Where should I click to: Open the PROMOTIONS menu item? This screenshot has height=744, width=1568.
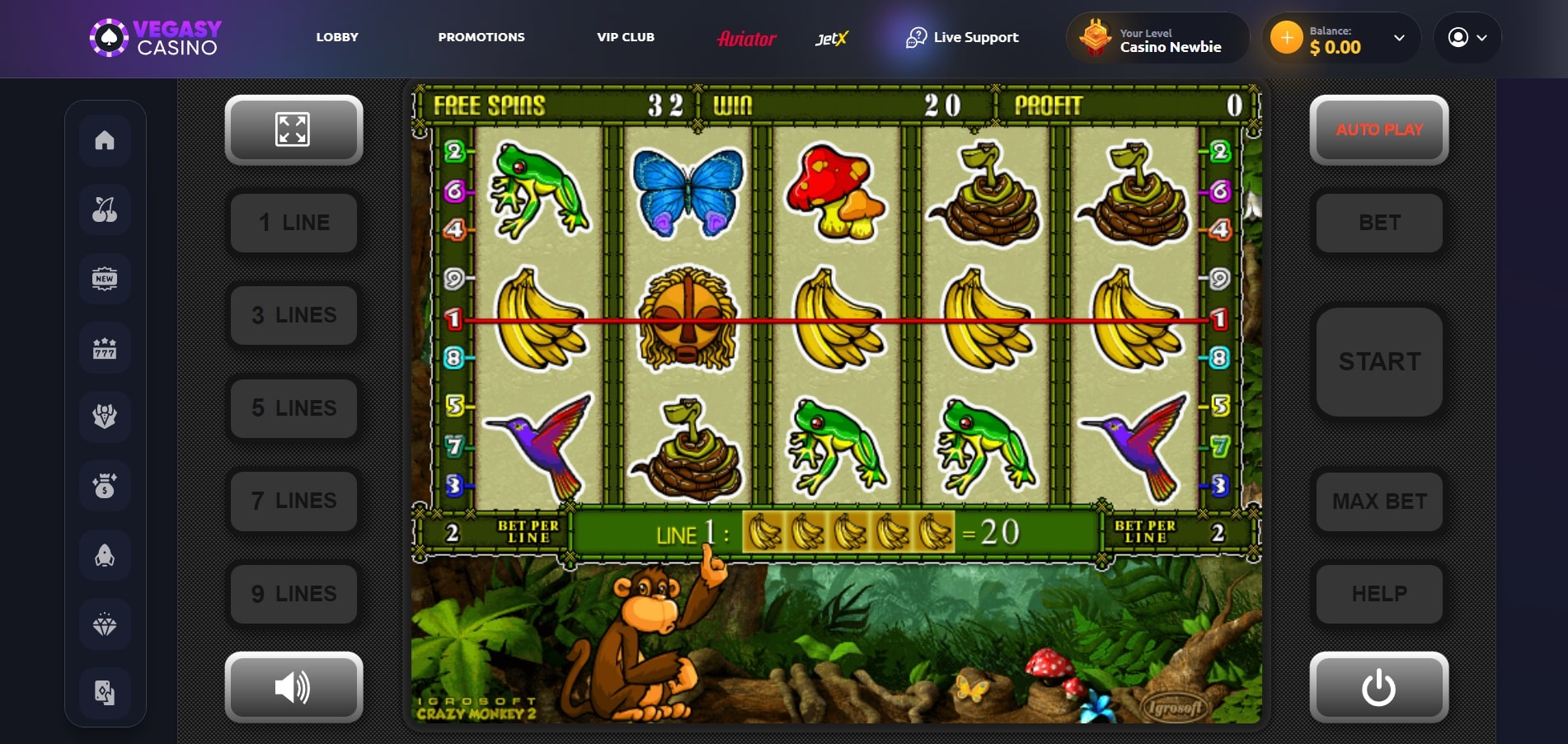pos(481,37)
